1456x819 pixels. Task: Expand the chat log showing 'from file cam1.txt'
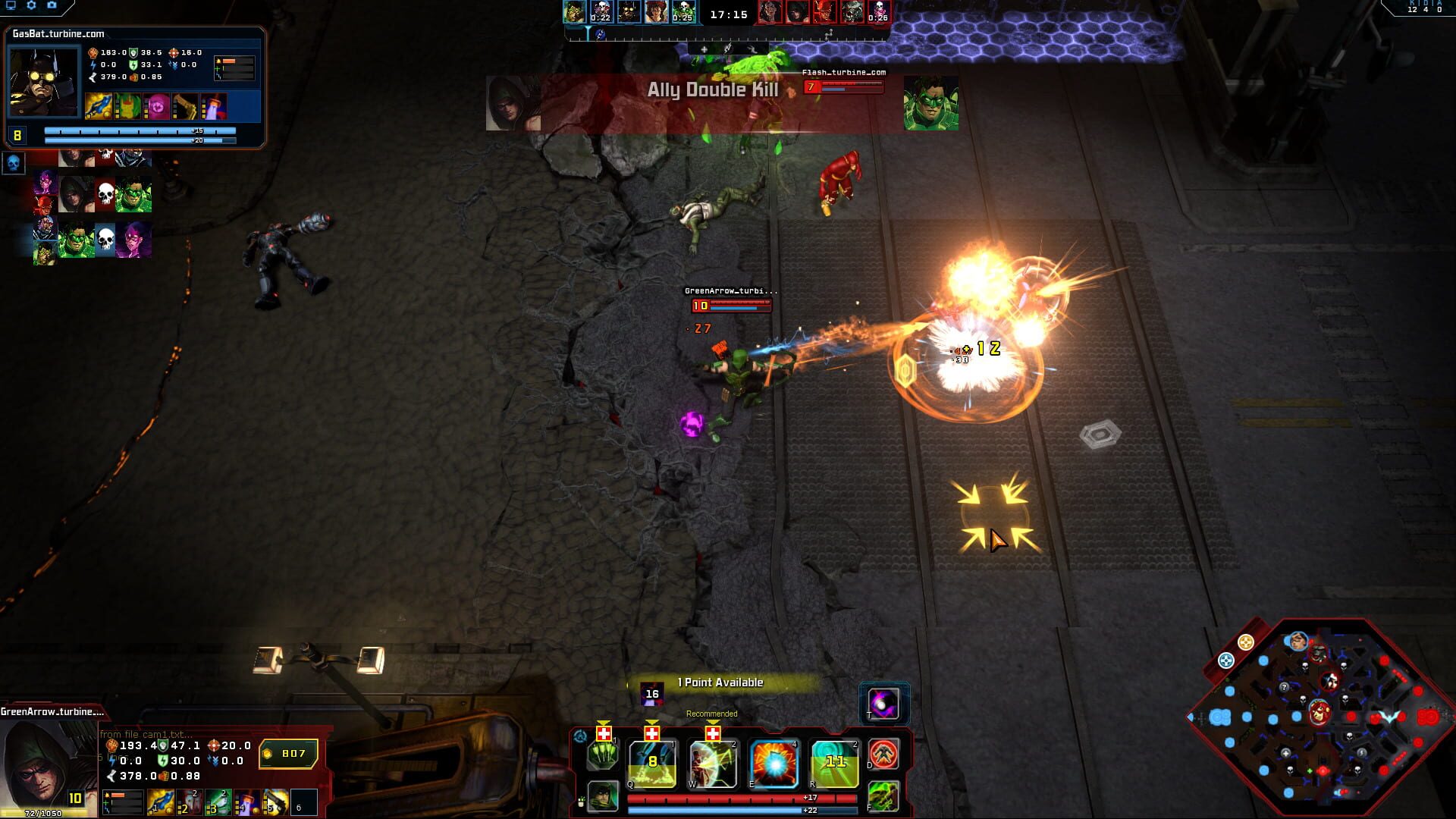click(144, 734)
